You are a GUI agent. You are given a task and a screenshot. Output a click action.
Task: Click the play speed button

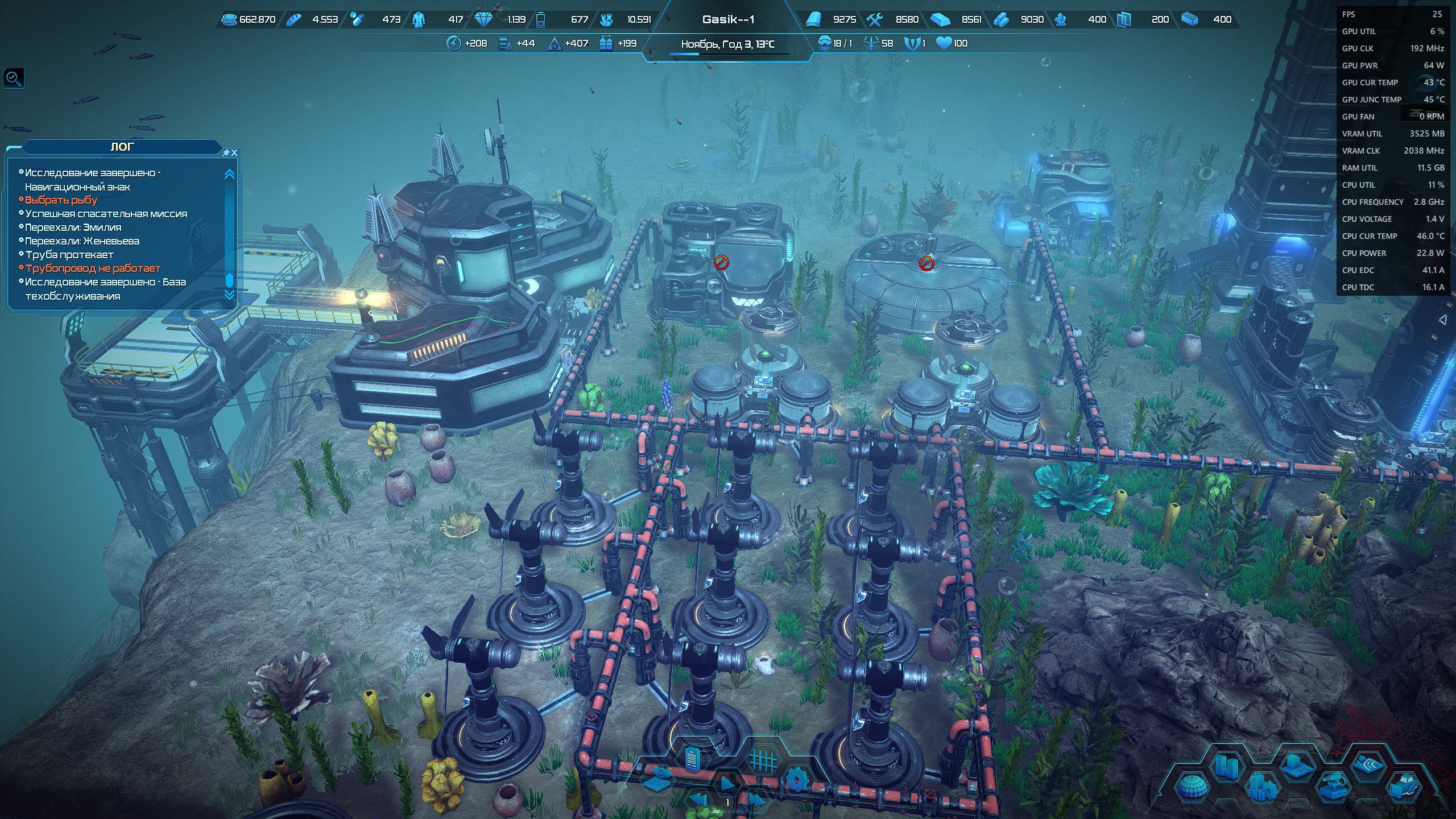click(727, 784)
